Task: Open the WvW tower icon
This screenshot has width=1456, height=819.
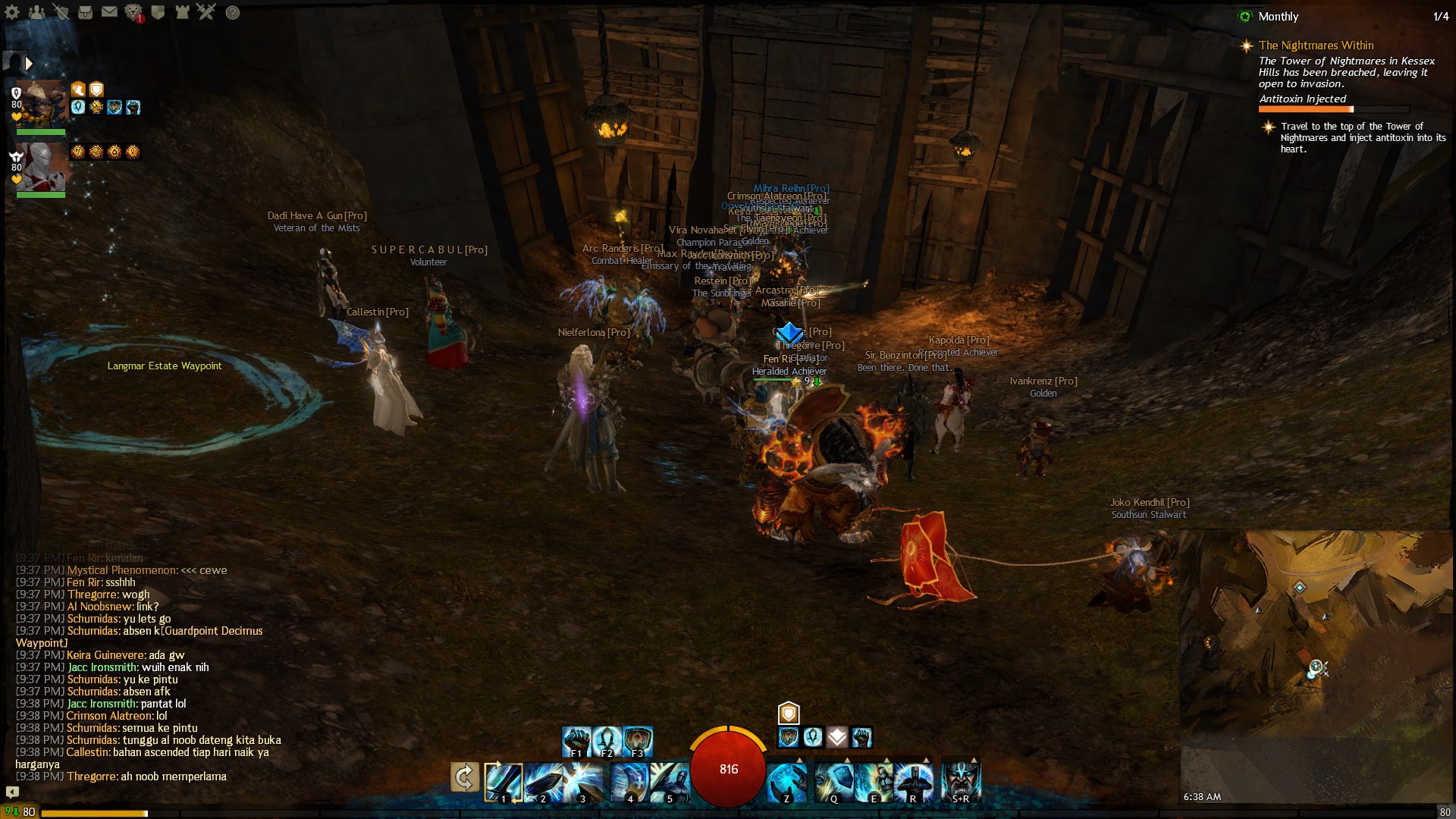Action: click(x=182, y=12)
